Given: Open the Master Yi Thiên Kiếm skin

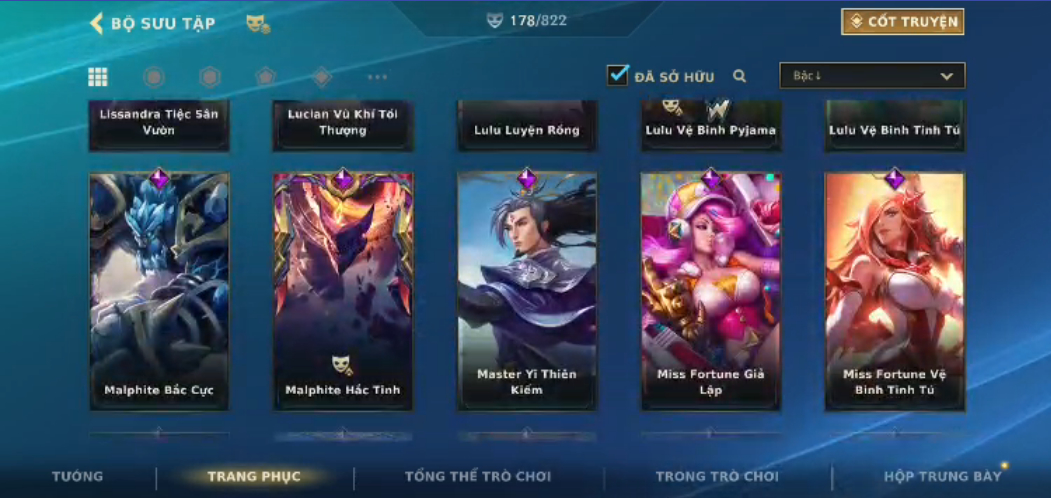Looking at the screenshot, I should [527, 290].
